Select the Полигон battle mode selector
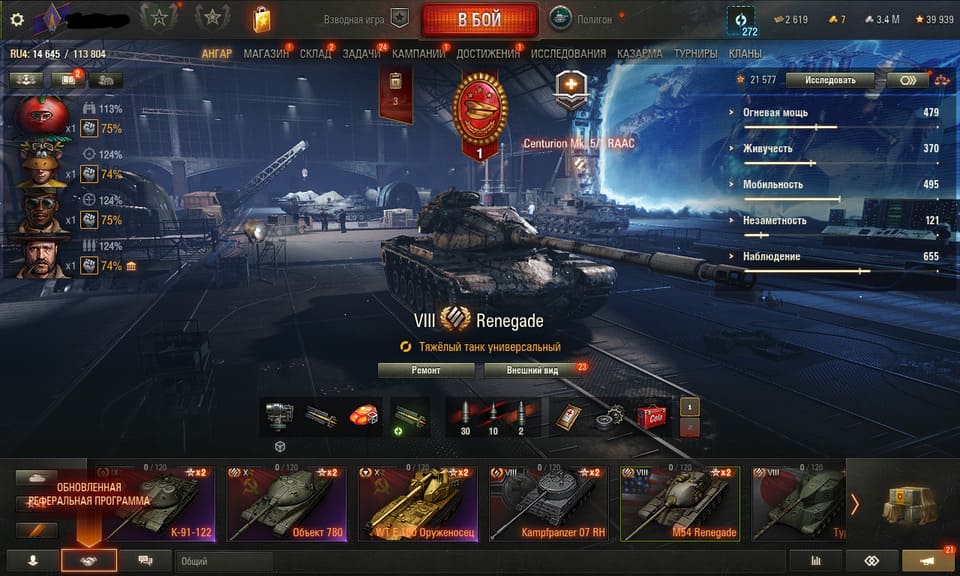Screen dimensions: 960x576 tap(581, 19)
